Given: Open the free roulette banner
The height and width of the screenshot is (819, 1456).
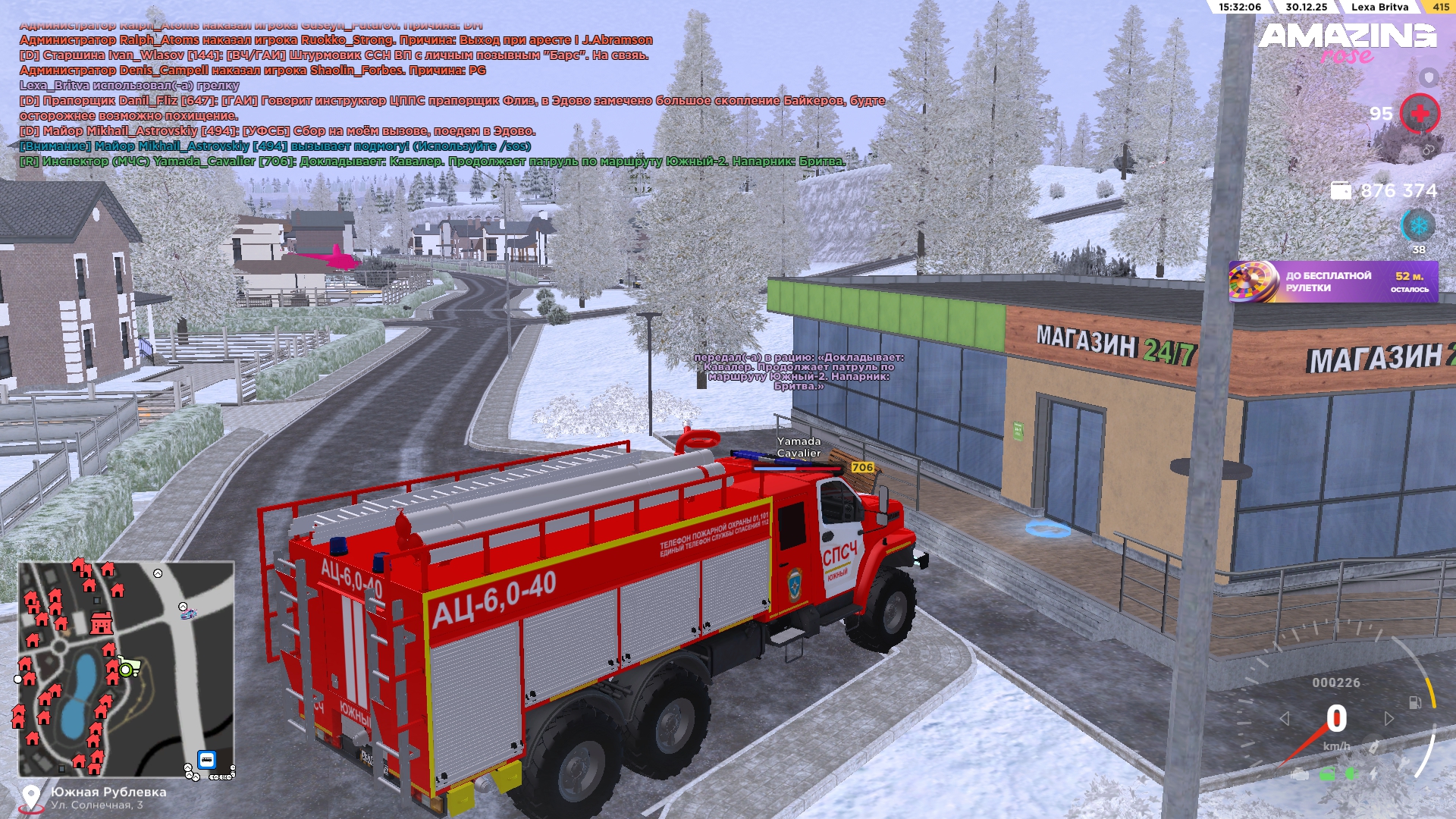Looking at the screenshot, I should [1332, 282].
